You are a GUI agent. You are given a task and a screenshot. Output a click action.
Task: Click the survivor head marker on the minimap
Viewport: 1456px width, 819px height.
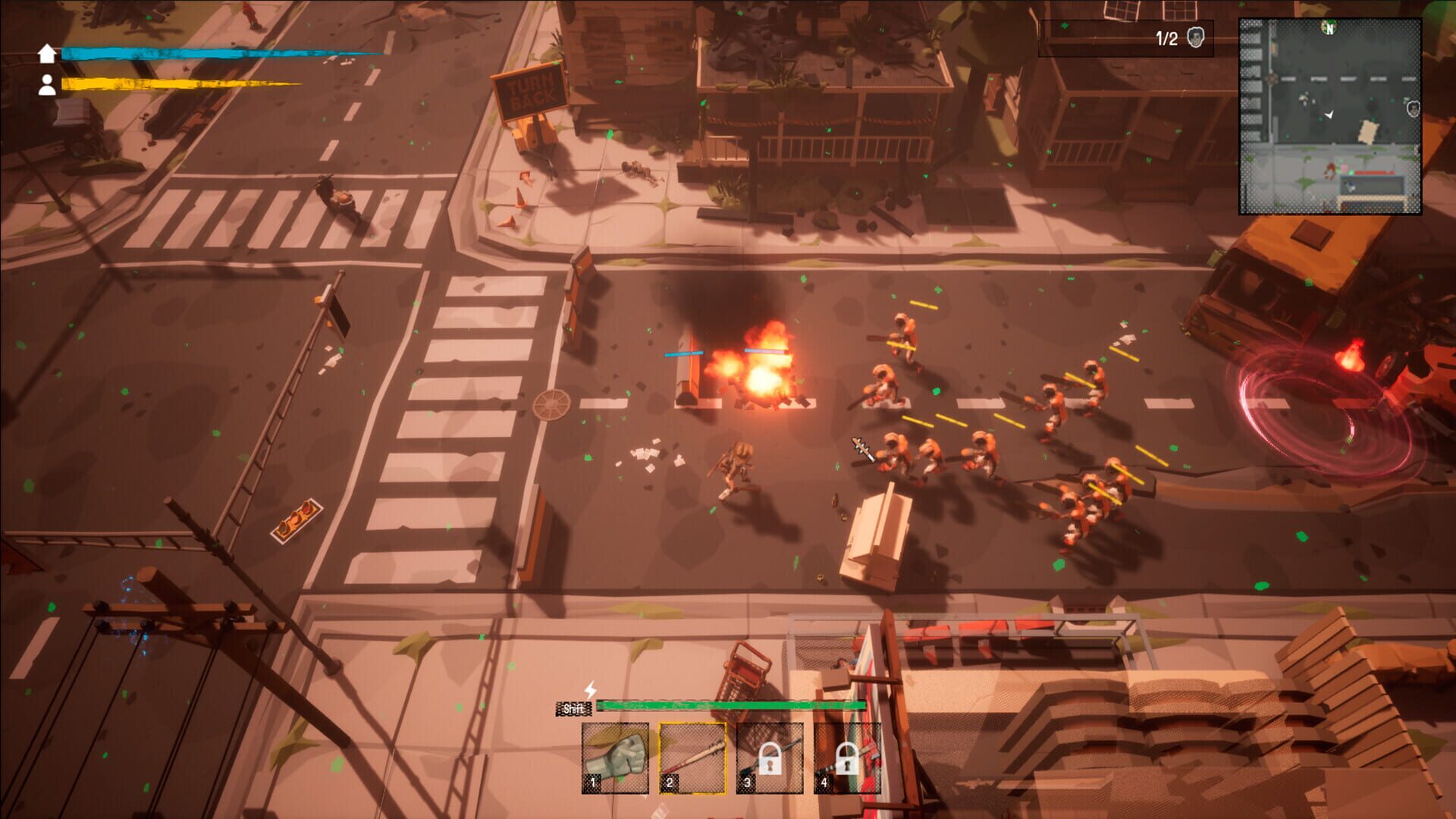coord(1414,108)
